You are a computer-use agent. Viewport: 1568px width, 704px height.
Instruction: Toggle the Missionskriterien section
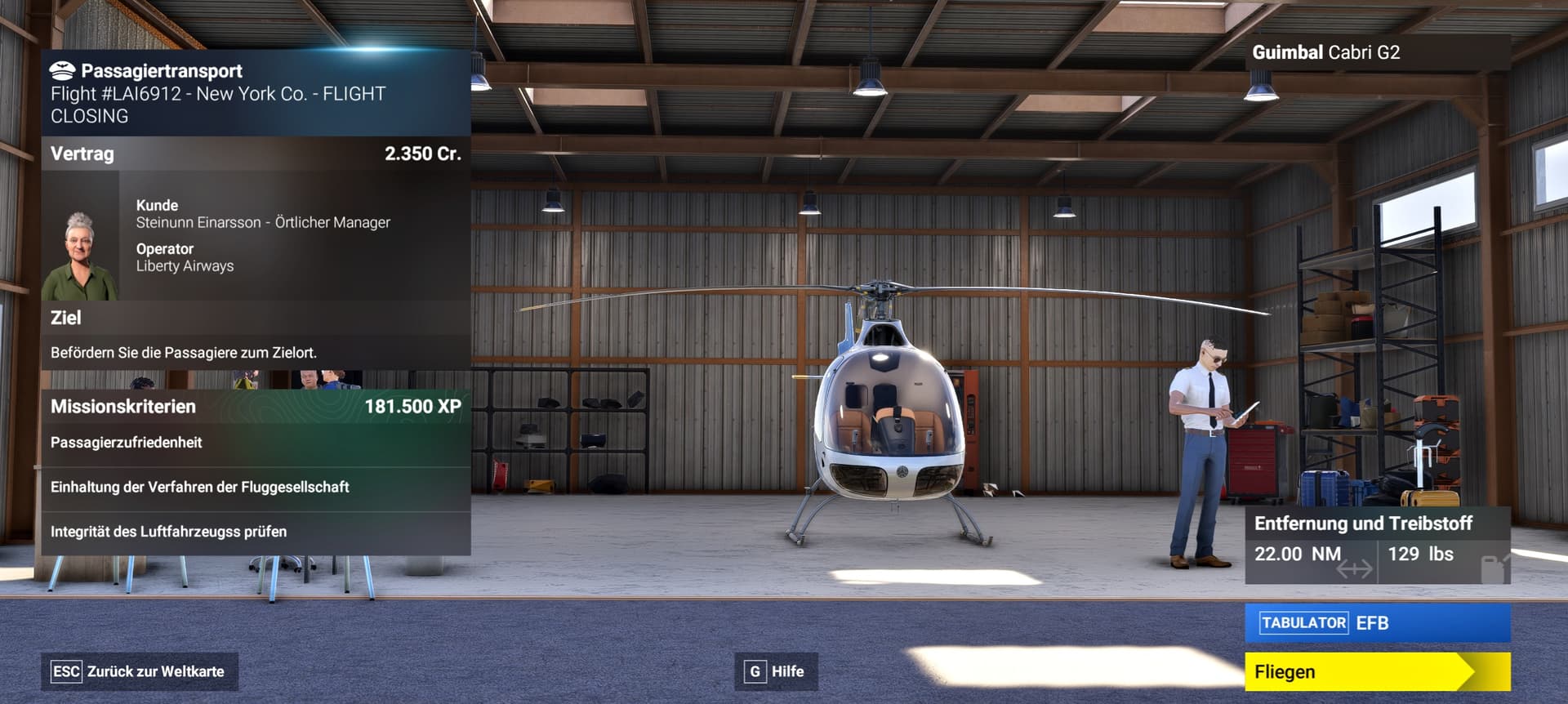pos(124,407)
